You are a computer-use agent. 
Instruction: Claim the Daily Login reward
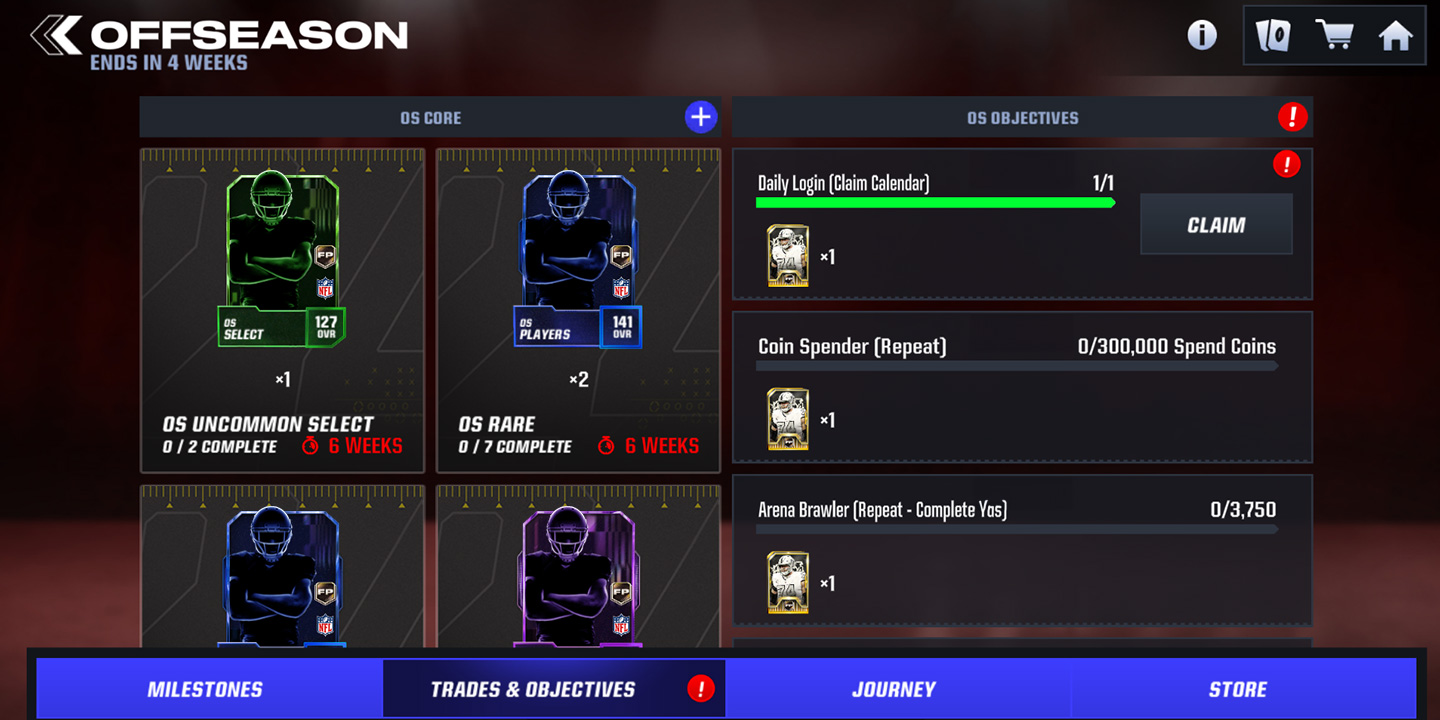pos(1216,224)
